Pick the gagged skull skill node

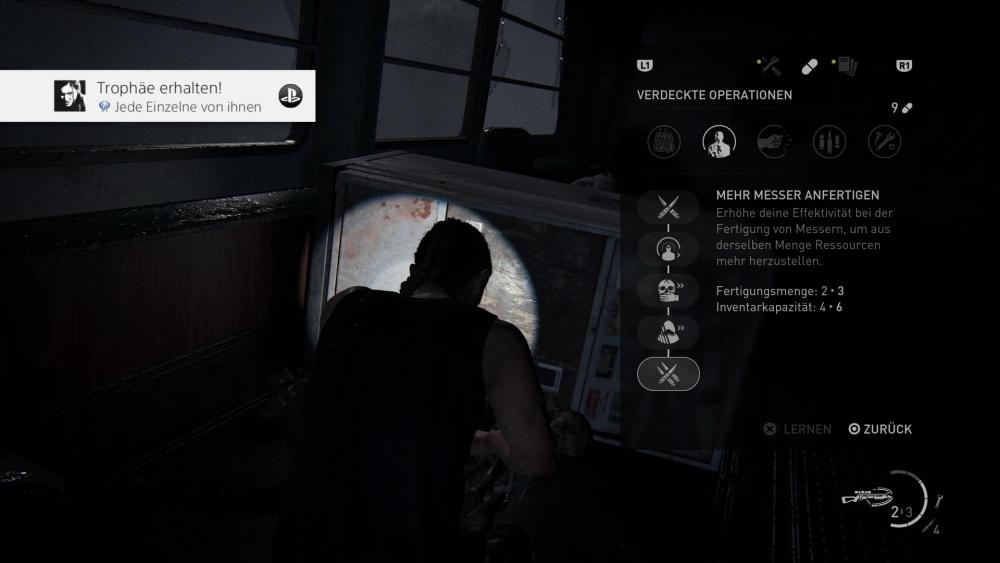668,290
